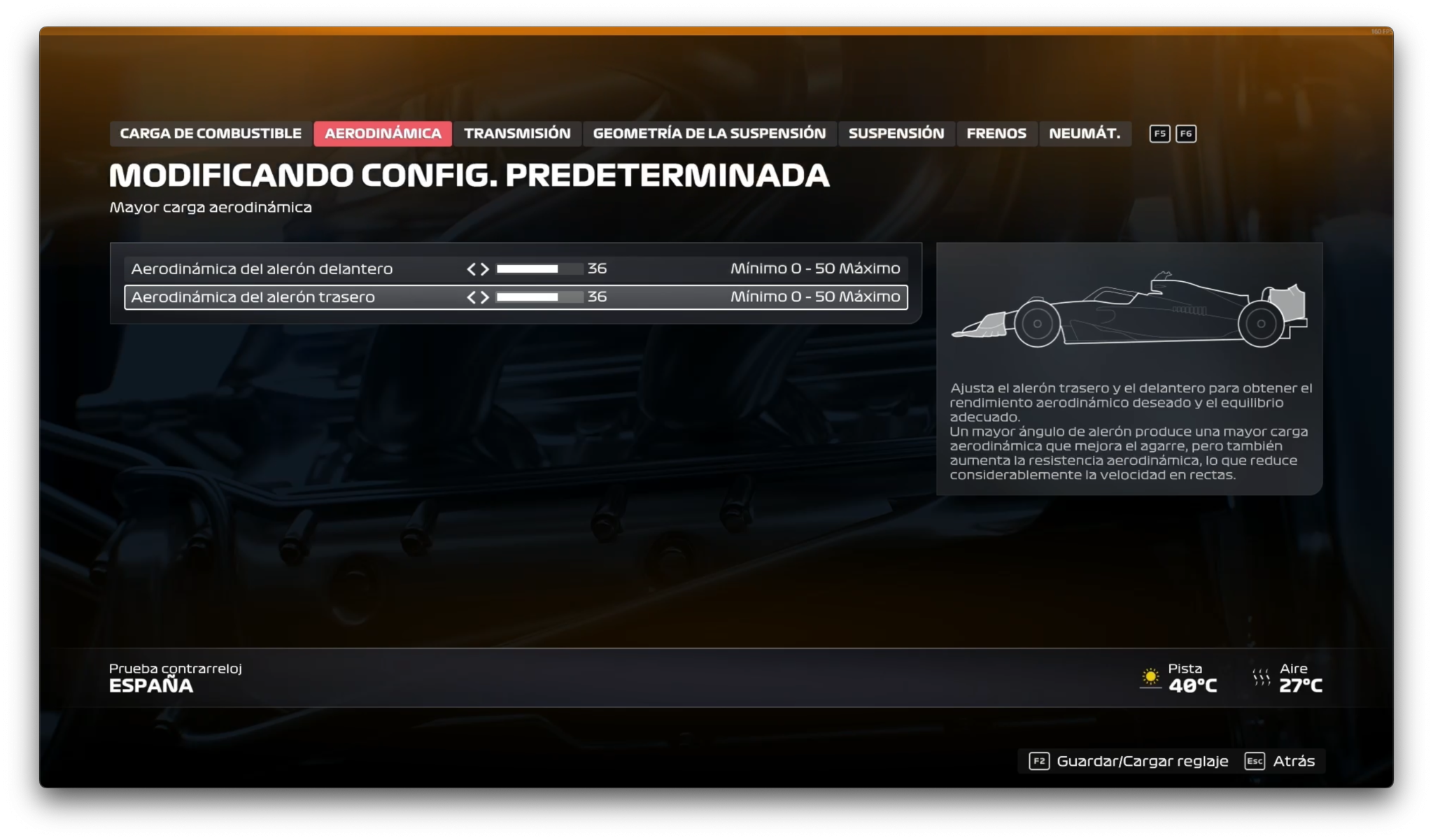Click the F2 key icon near Guardar/Cargar reglaje

click(1038, 761)
